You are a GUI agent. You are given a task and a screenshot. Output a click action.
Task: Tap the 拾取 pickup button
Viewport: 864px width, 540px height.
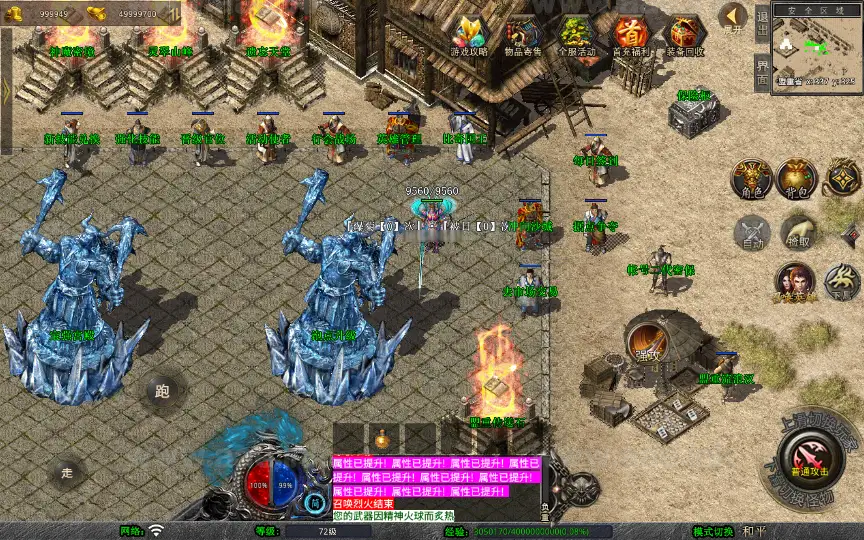(797, 234)
